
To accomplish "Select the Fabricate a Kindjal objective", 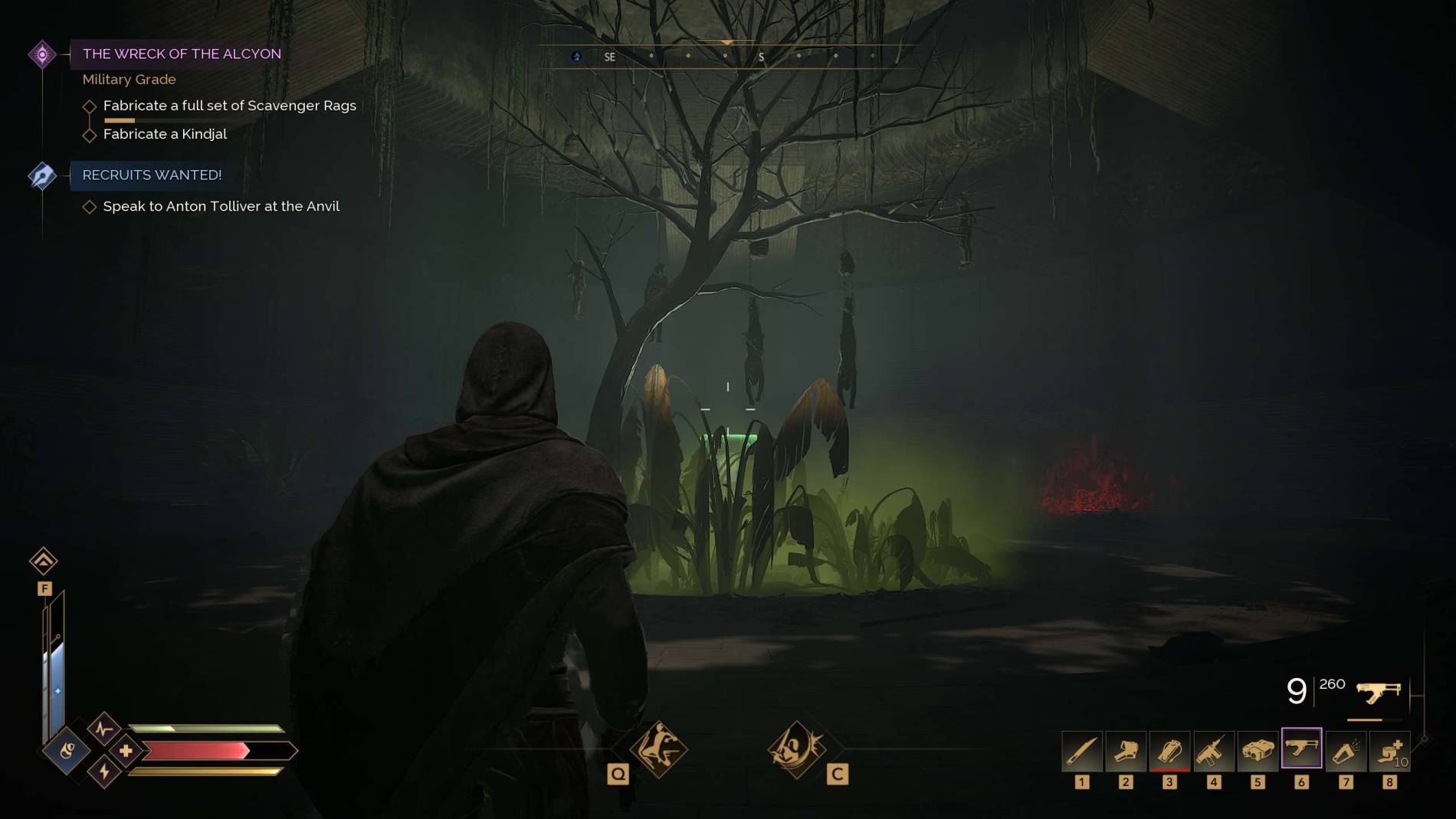I will click(x=165, y=134).
